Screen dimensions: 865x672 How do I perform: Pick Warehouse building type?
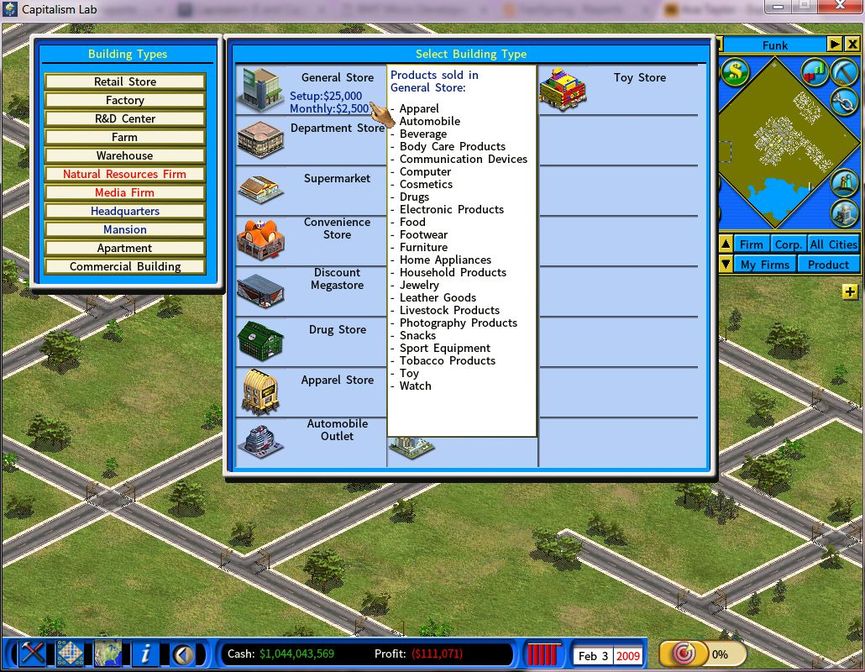[125, 156]
